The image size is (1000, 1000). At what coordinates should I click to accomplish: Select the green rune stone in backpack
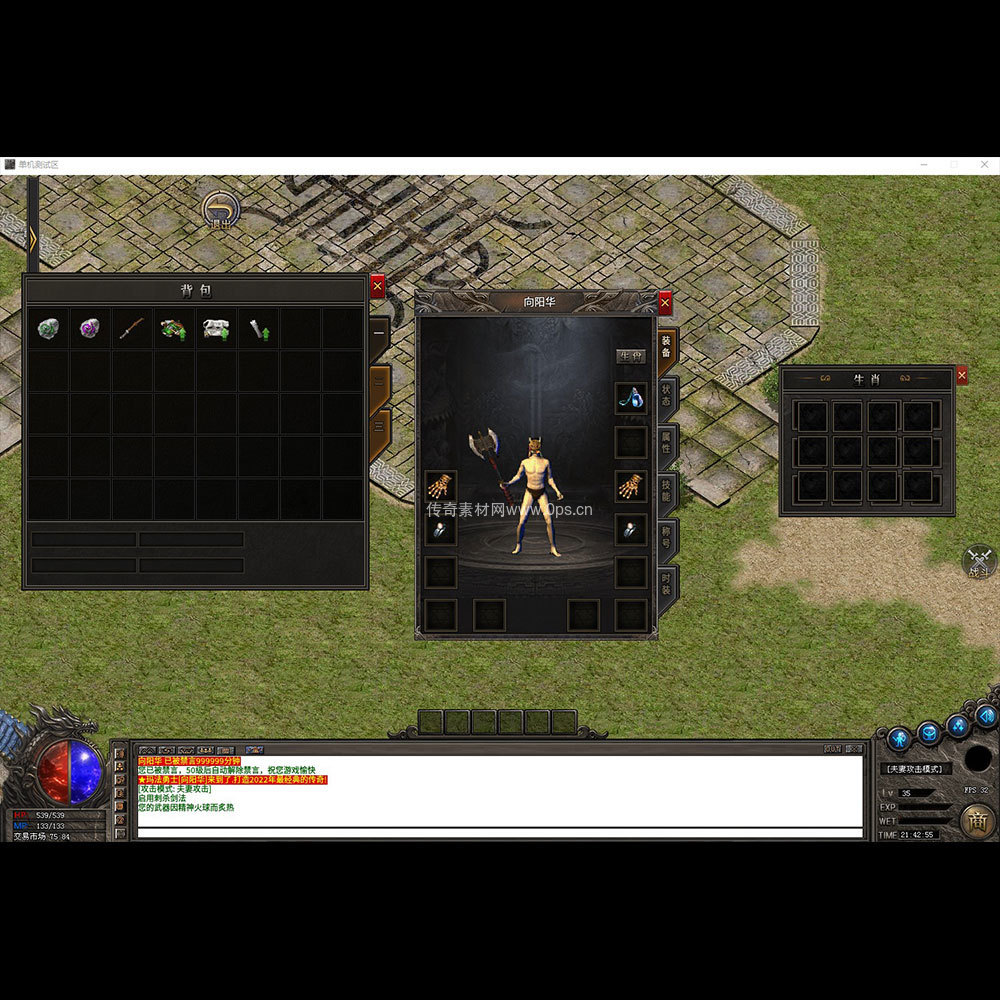click(x=48, y=328)
